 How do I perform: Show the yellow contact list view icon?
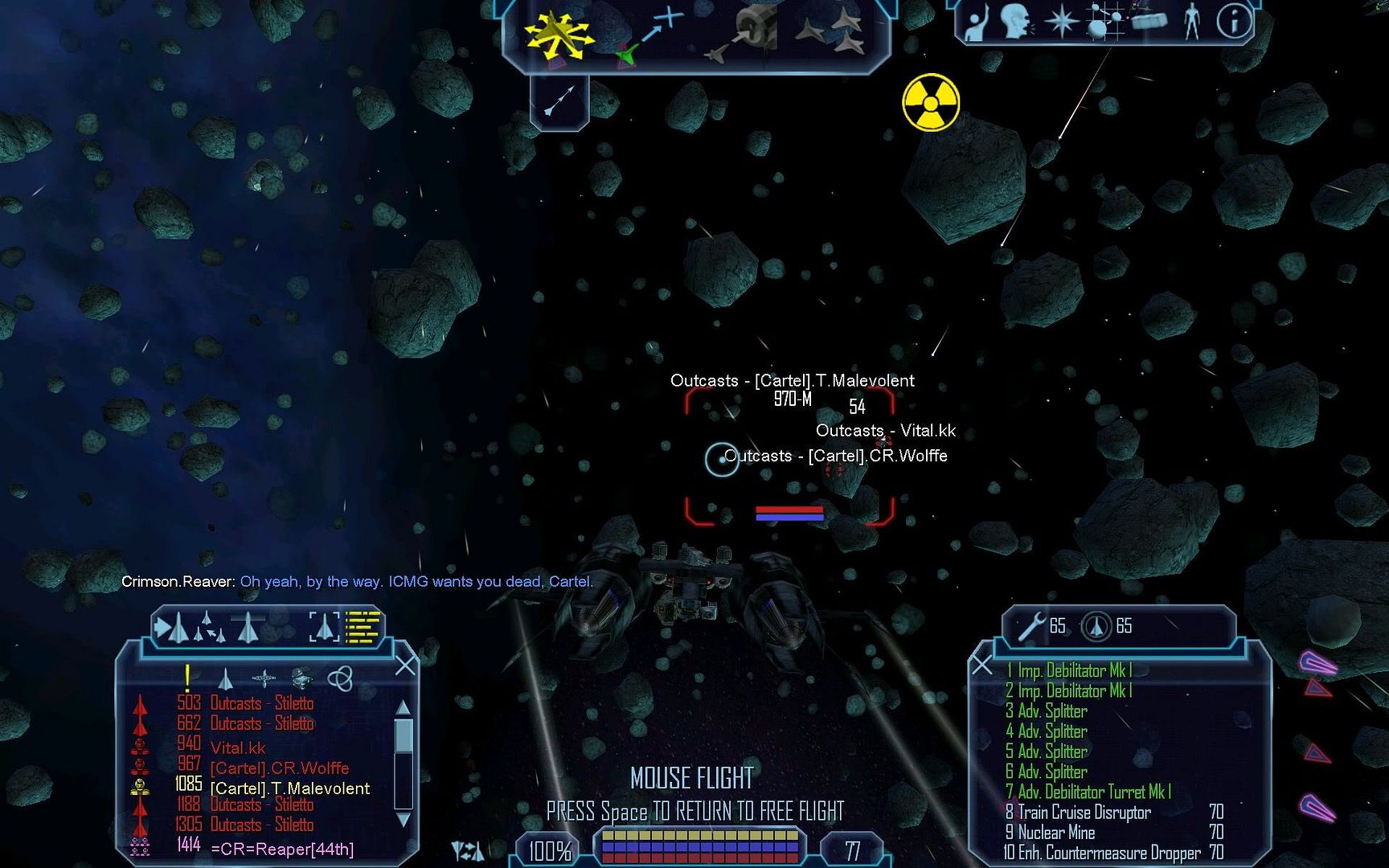pyautogui.click(x=363, y=627)
